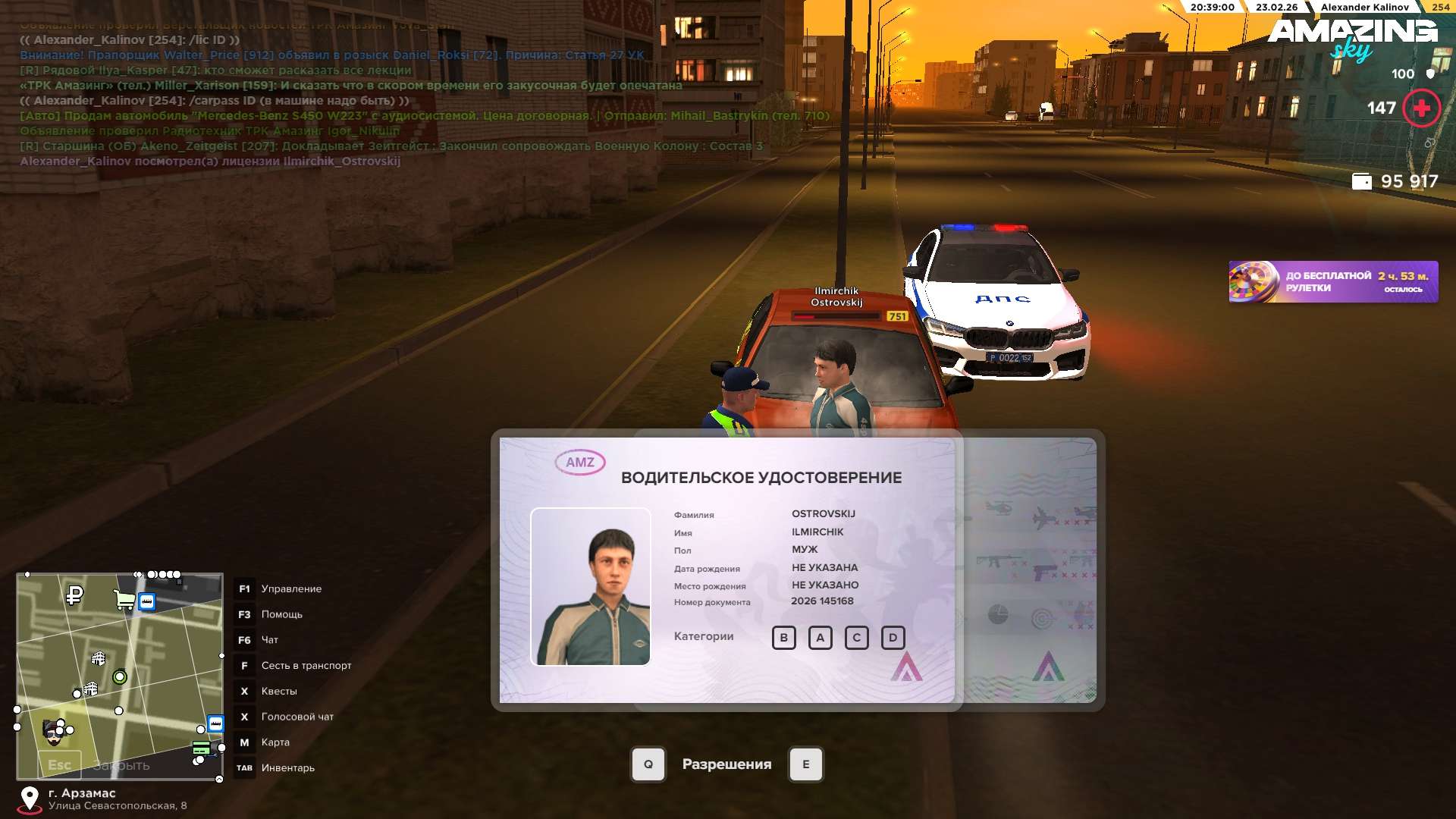
Task: Choose category C on the license card
Action: pyautogui.click(x=856, y=638)
